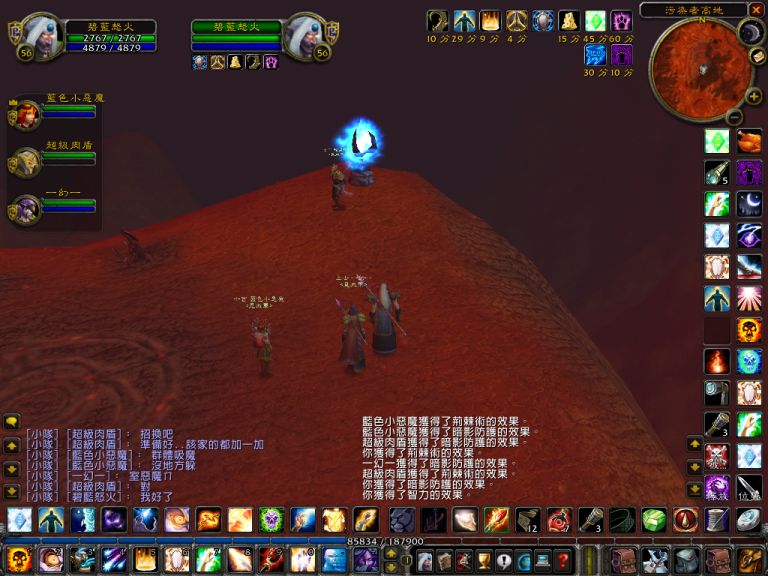Select the red-haired party member portrait
This screenshot has height=576, width=768.
[25, 113]
